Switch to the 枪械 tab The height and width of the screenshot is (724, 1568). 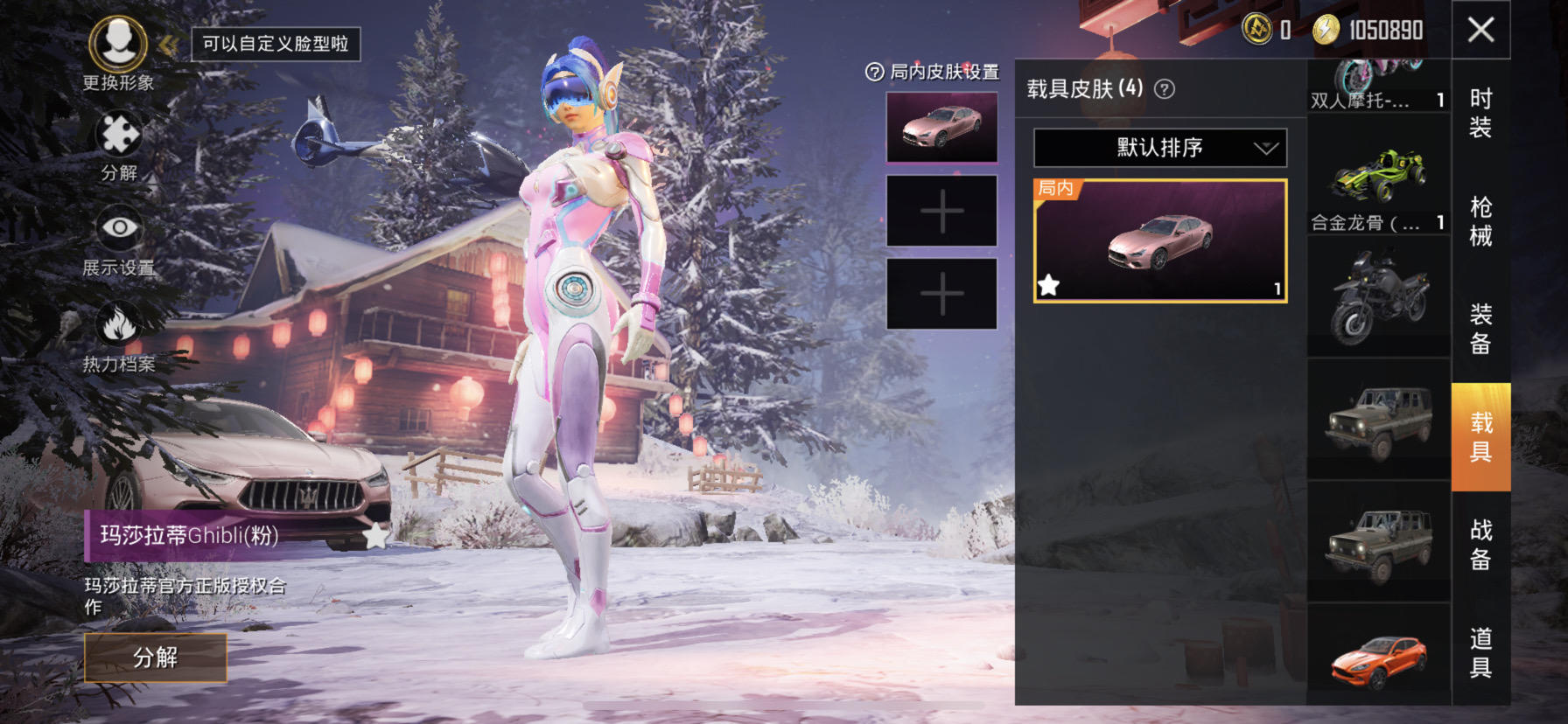click(1480, 221)
